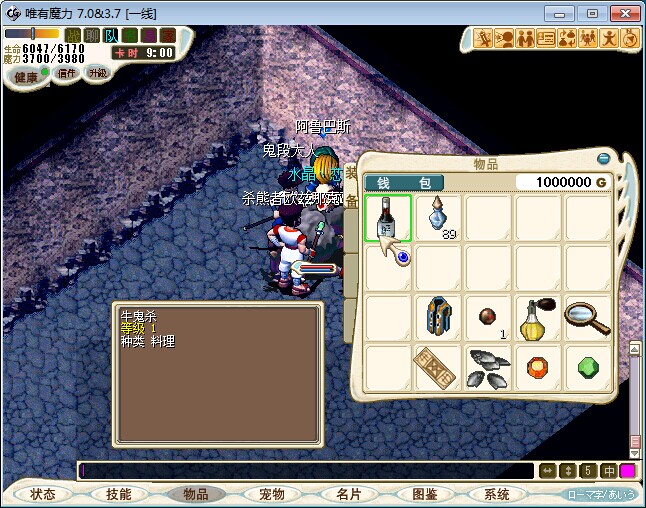
Task: Select the blue armor coat item
Action: pyautogui.click(x=438, y=317)
